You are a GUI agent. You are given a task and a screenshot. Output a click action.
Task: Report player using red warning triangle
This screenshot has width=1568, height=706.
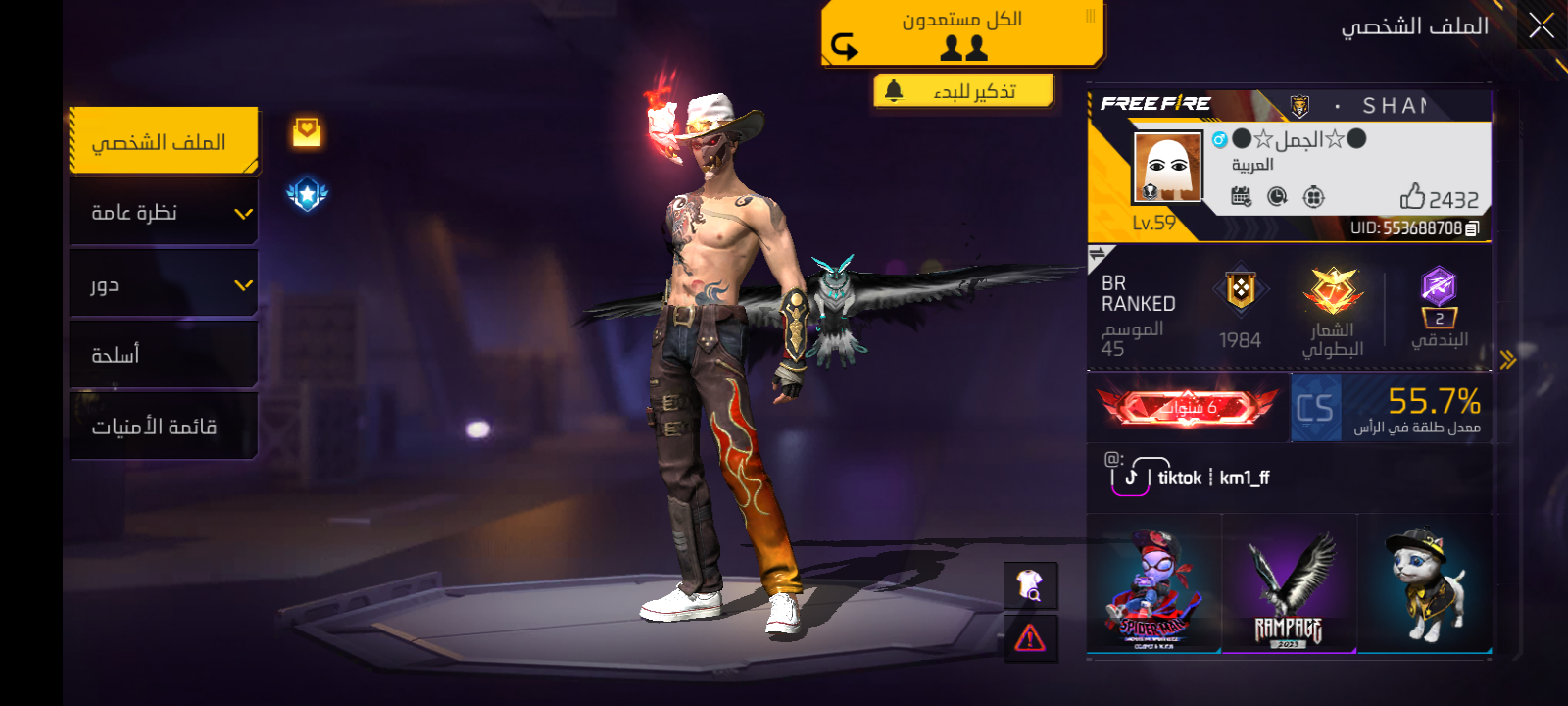(1030, 639)
